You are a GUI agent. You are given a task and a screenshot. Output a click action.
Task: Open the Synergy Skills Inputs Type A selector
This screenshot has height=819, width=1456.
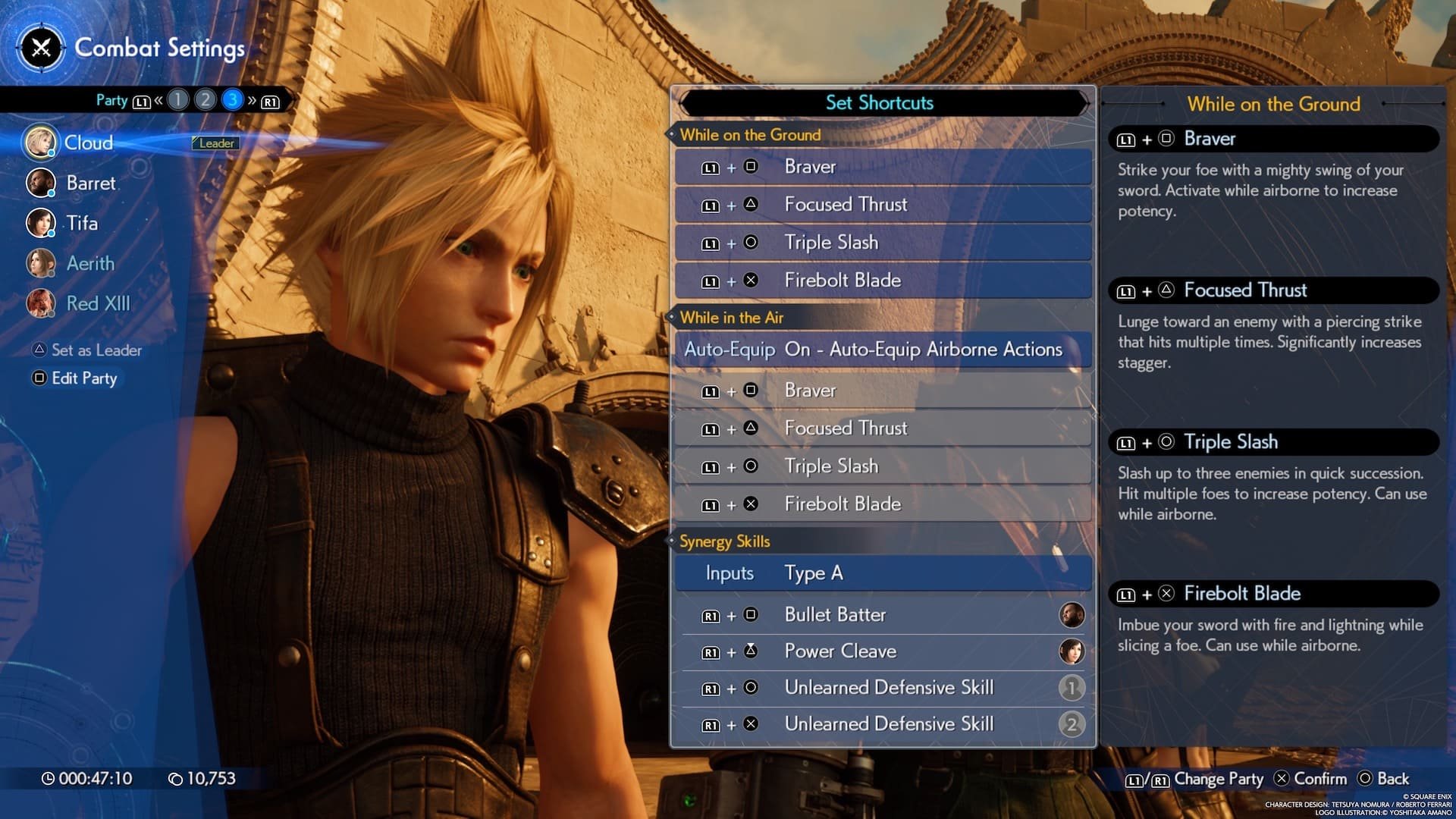pos(882,573)
